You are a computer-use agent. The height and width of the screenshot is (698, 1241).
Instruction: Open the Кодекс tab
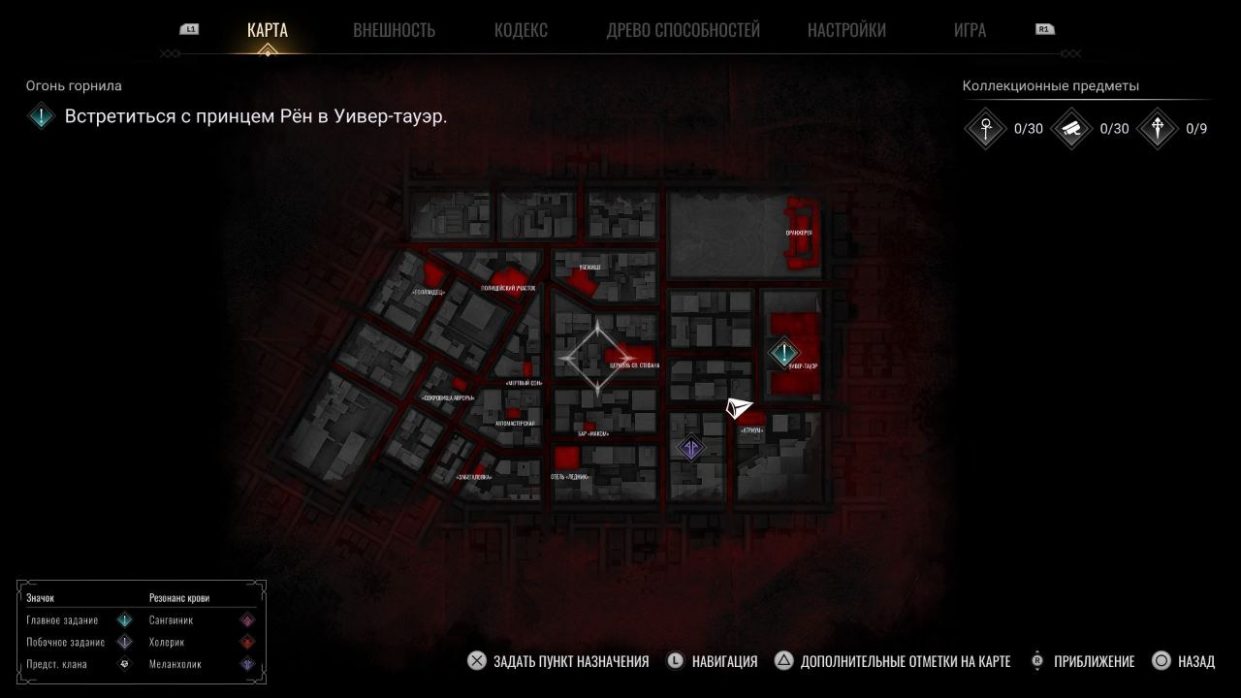(x=520, y=30)
